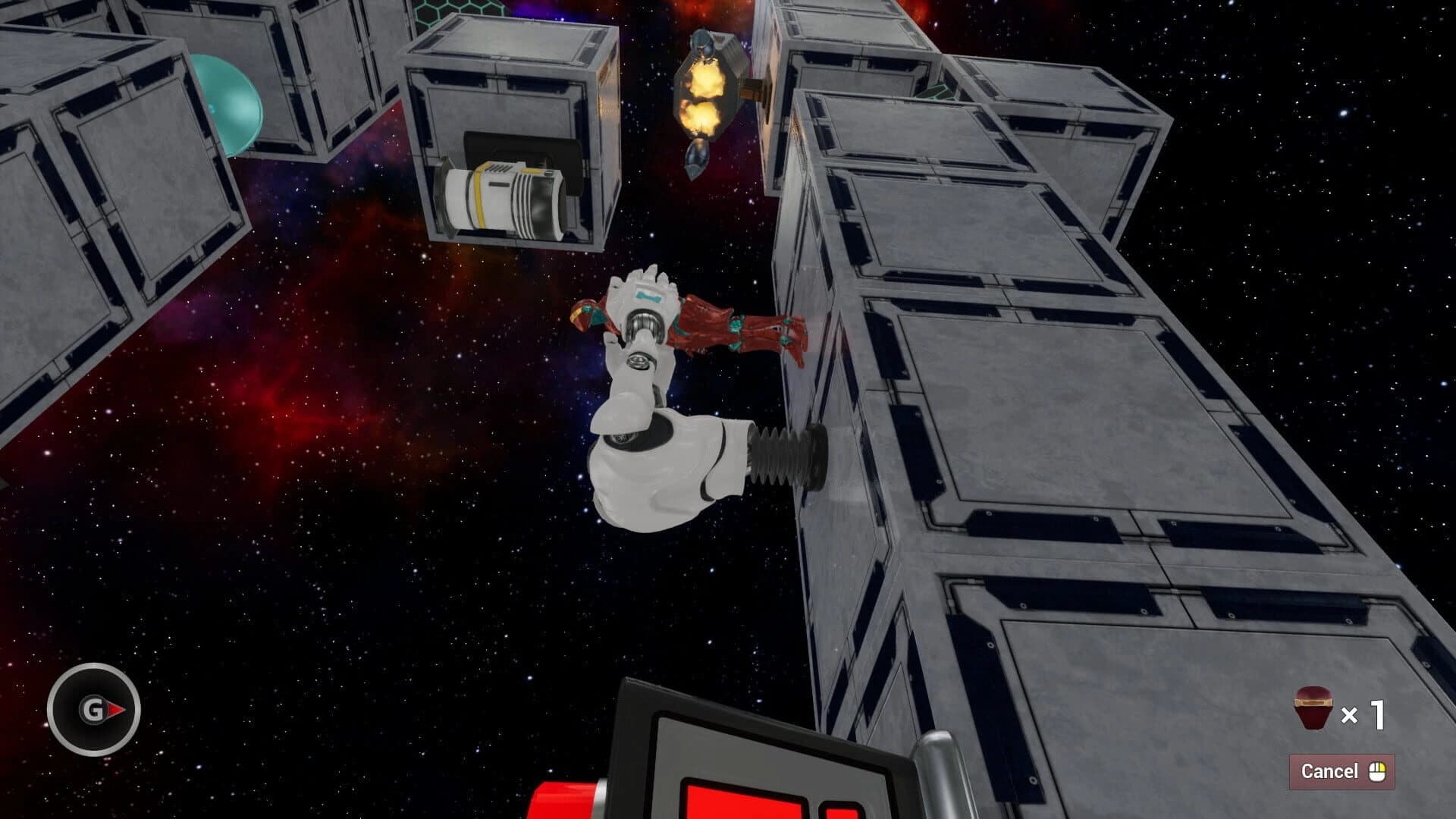Click the robot's white clawed hand
Screen dimensions: 1456x819
[641, 292]
